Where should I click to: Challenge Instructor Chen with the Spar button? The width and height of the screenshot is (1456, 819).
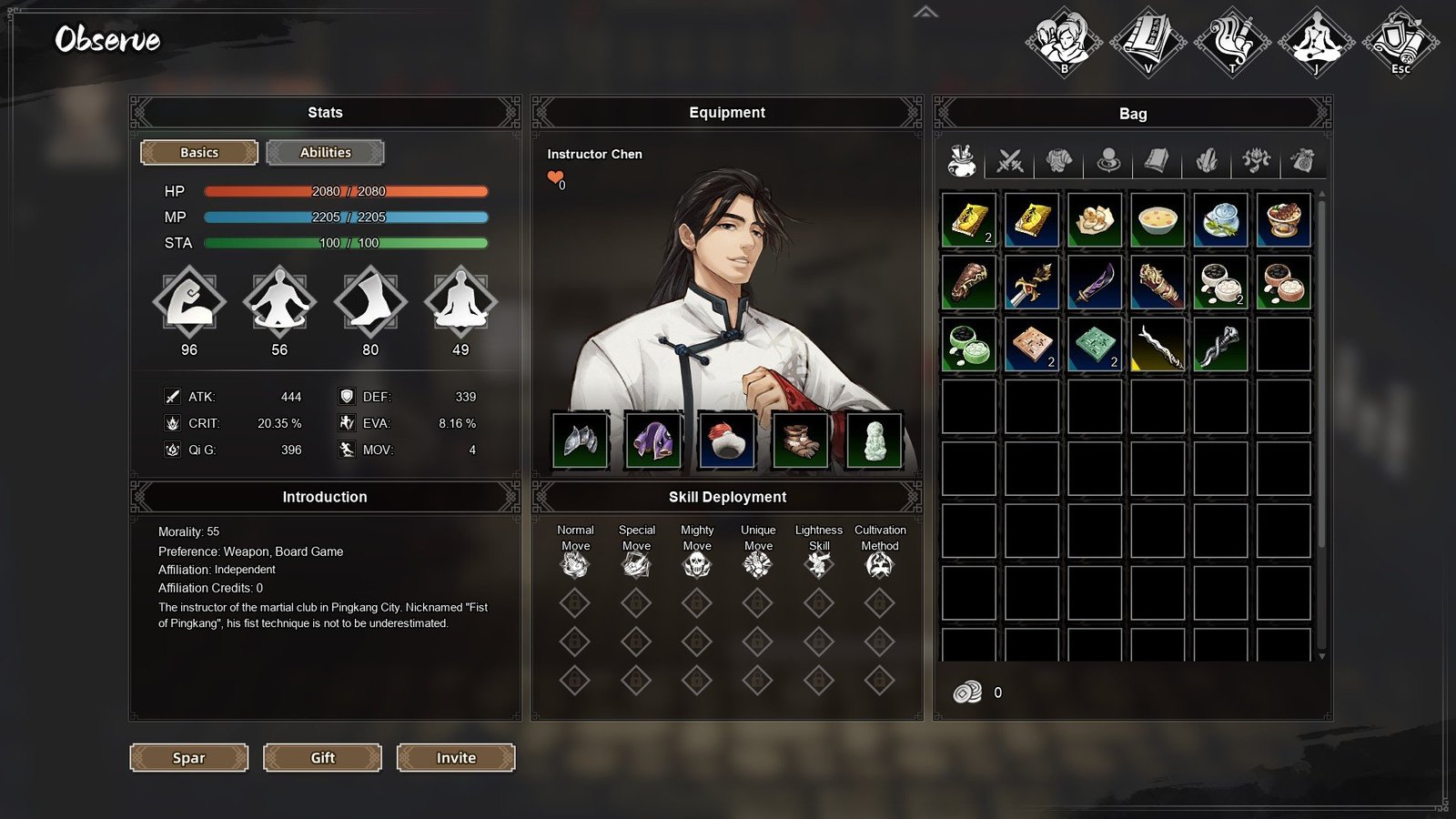(189, 757)
